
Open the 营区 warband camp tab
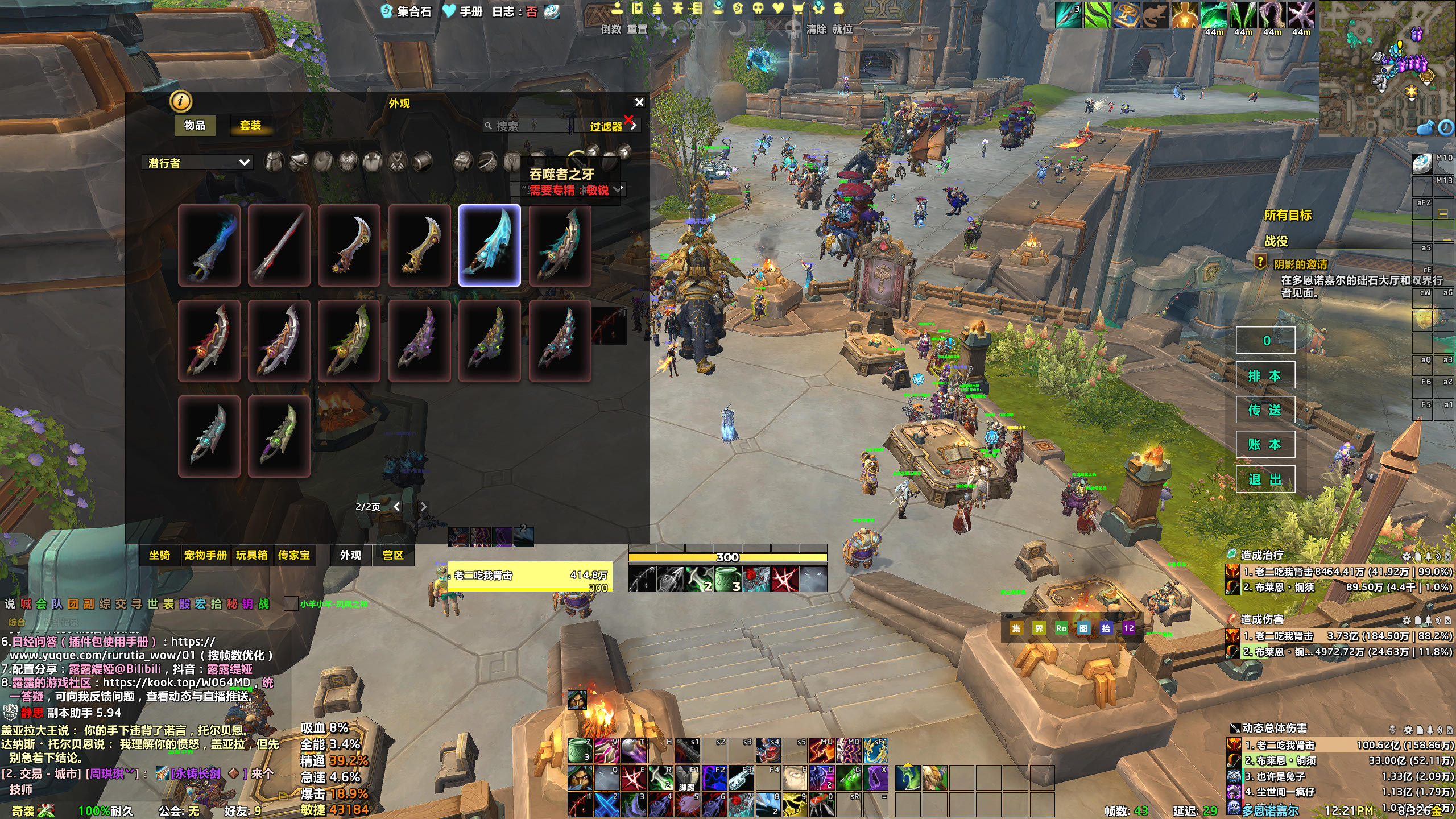click(x=393, y=555)
